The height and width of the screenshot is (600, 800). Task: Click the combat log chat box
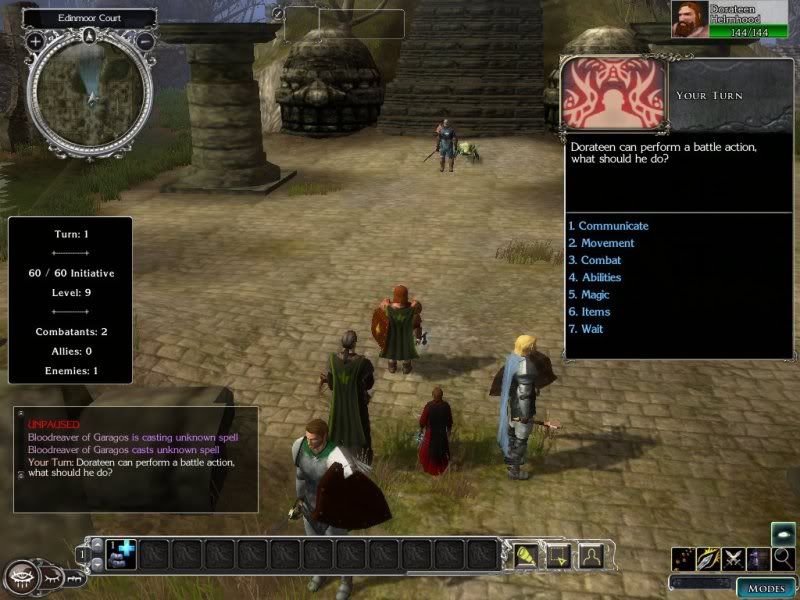[135, 445]
